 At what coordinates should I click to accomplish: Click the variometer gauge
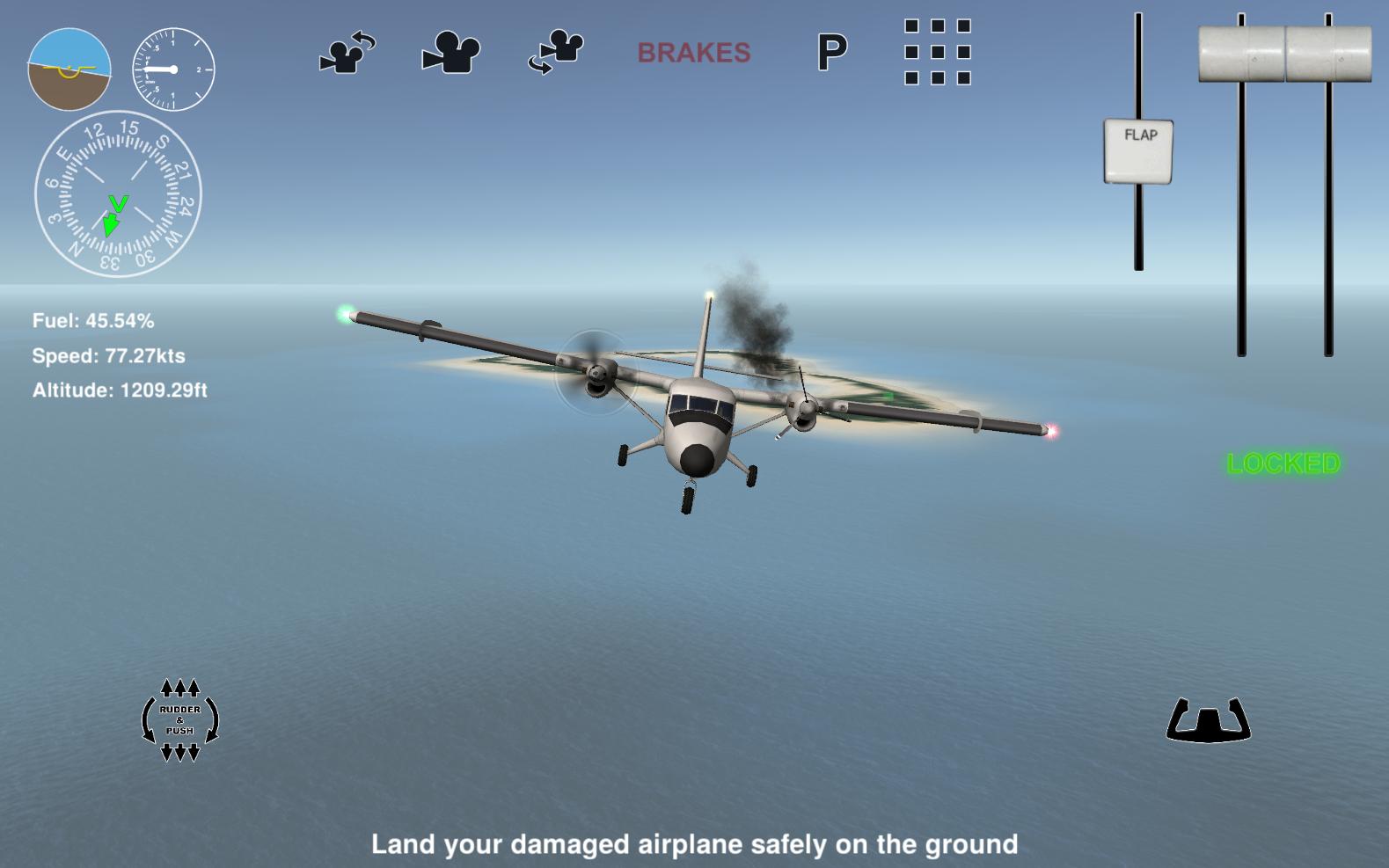(x=172, y=67)
